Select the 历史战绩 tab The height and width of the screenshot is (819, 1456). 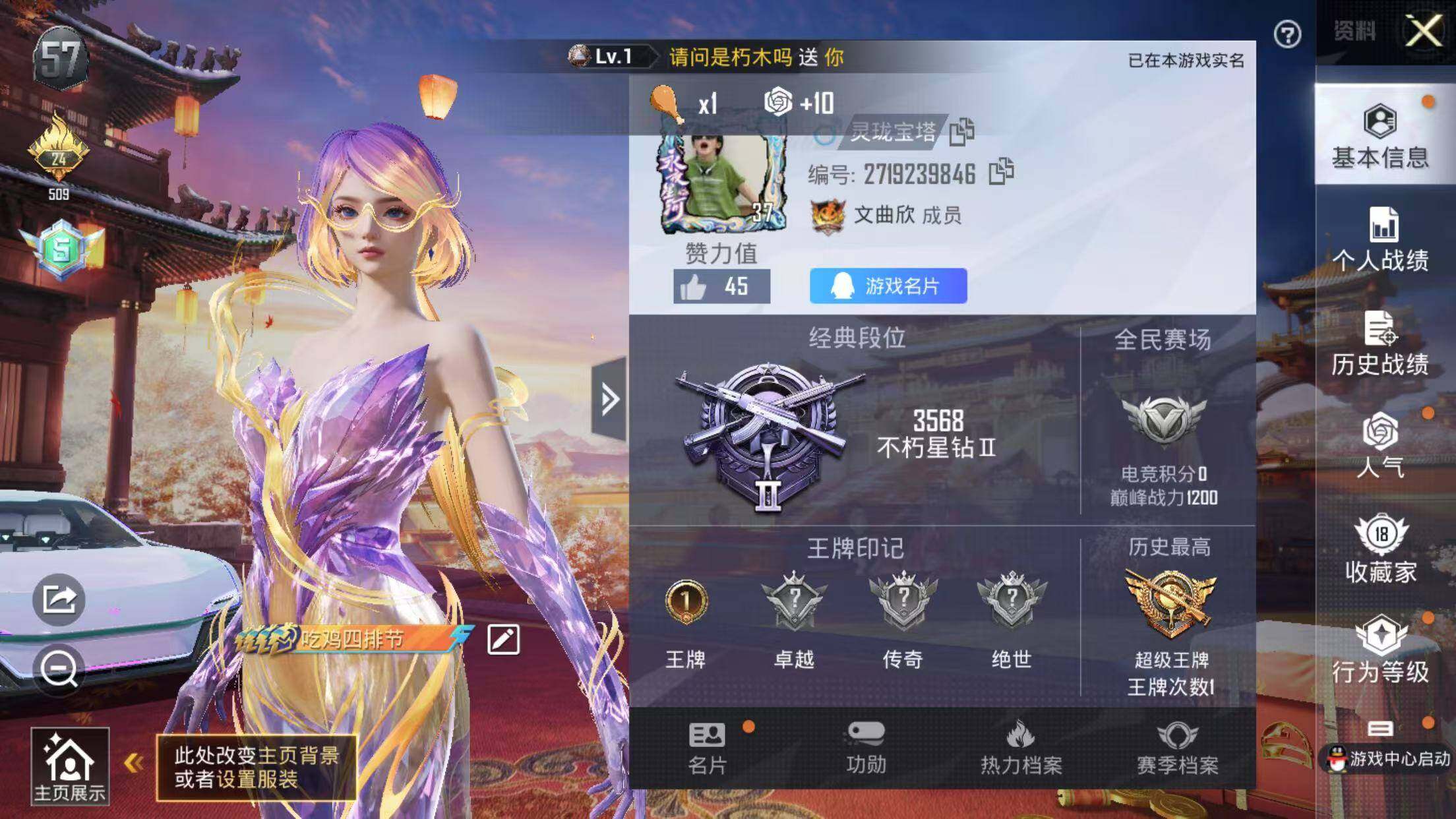[1380, 343]
